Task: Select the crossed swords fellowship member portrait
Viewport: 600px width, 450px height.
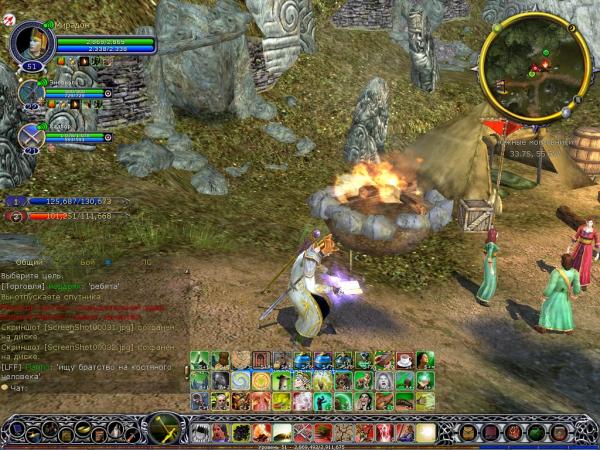Action: click(30, 134)
